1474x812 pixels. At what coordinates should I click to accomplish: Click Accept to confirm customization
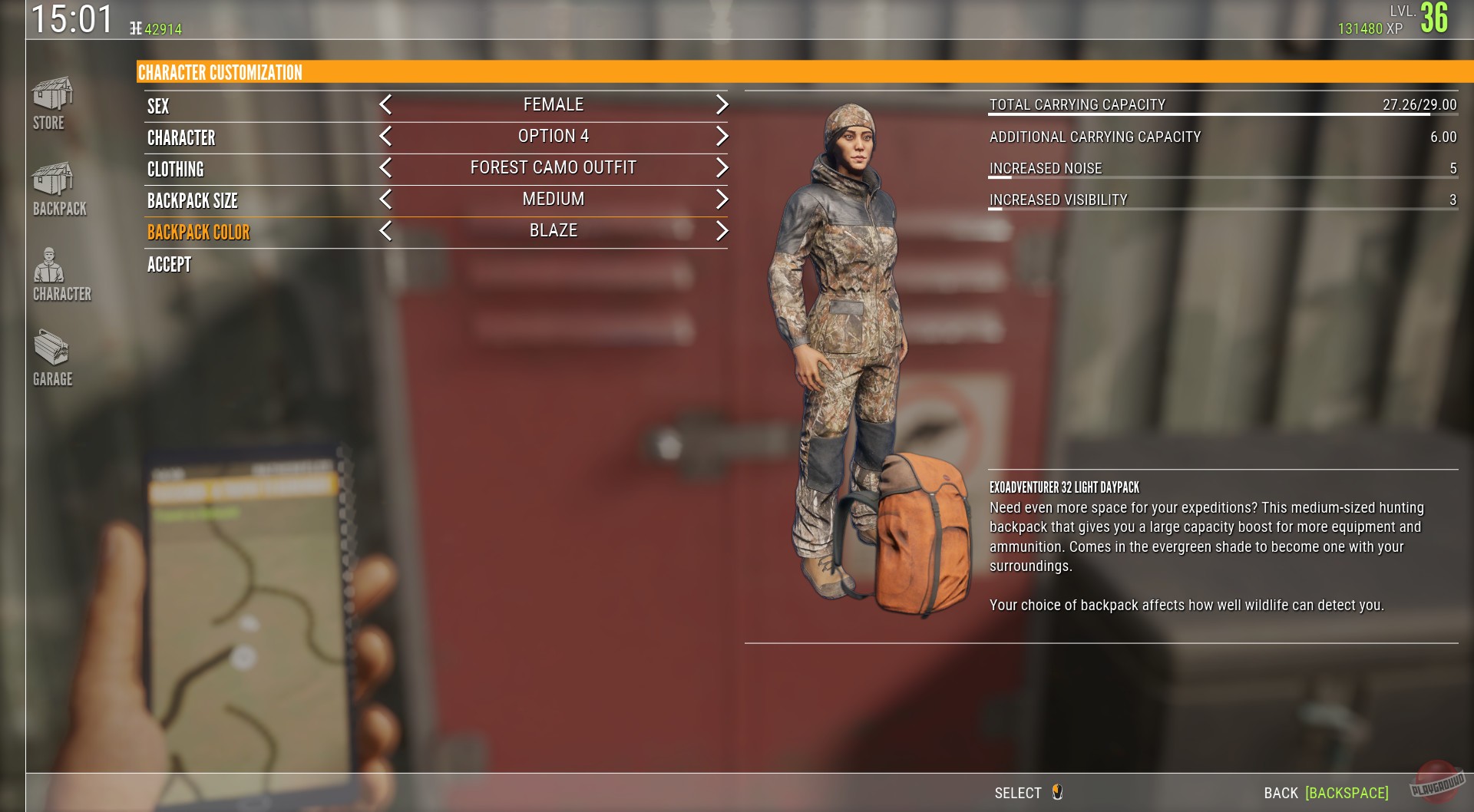(168, 265)
